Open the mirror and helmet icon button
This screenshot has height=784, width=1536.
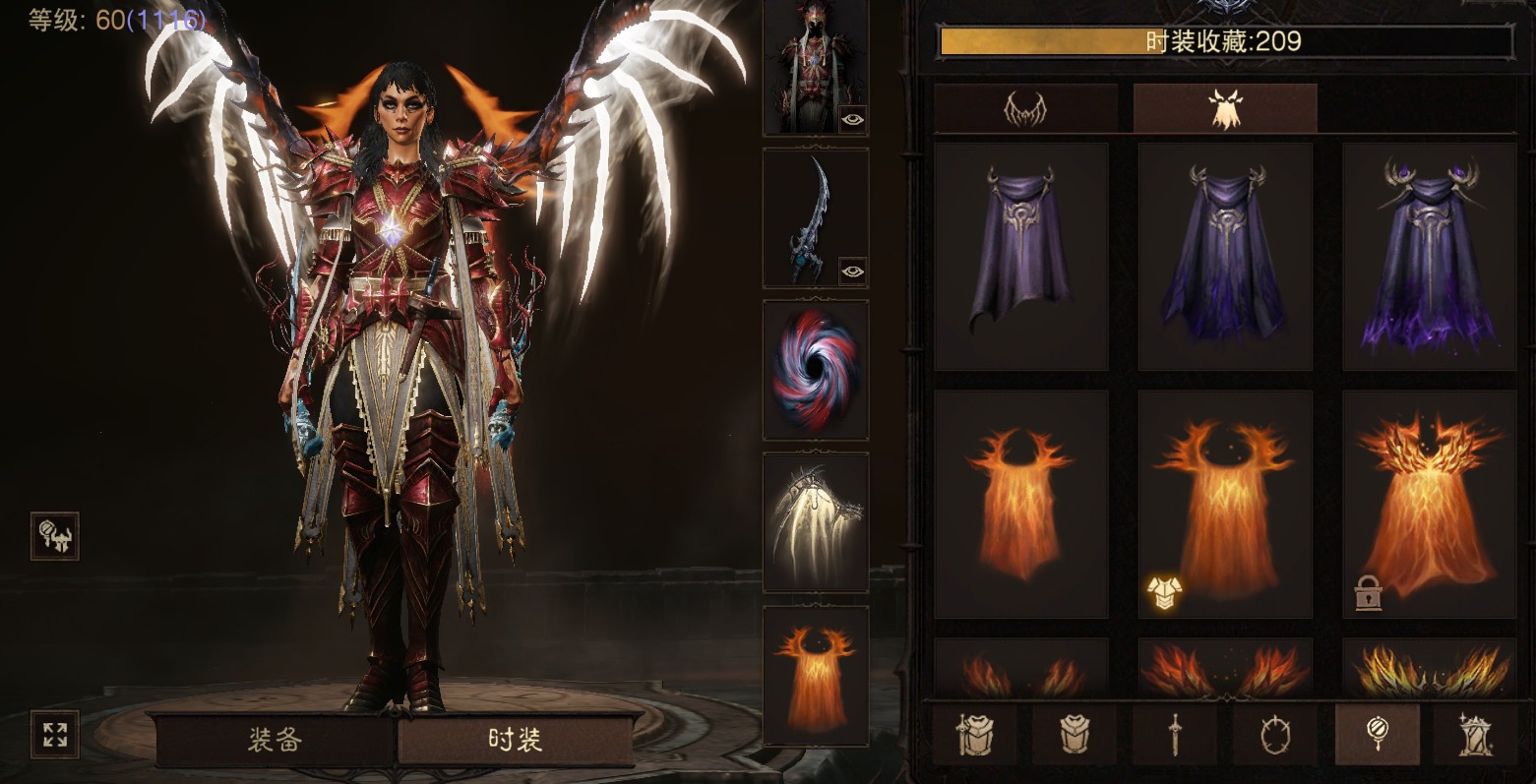[x=55, y=536]
